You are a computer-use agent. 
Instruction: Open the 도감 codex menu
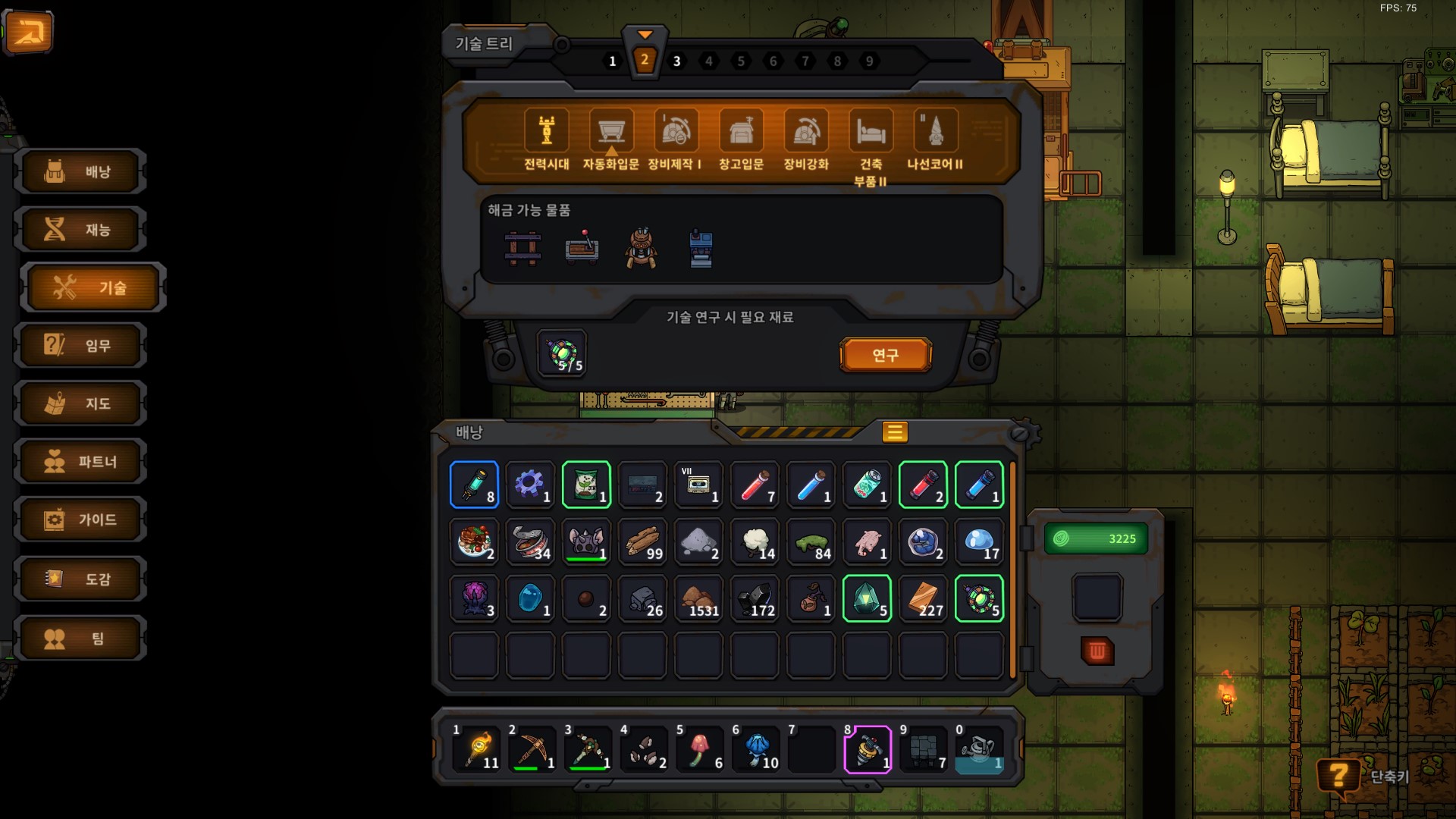80,579
